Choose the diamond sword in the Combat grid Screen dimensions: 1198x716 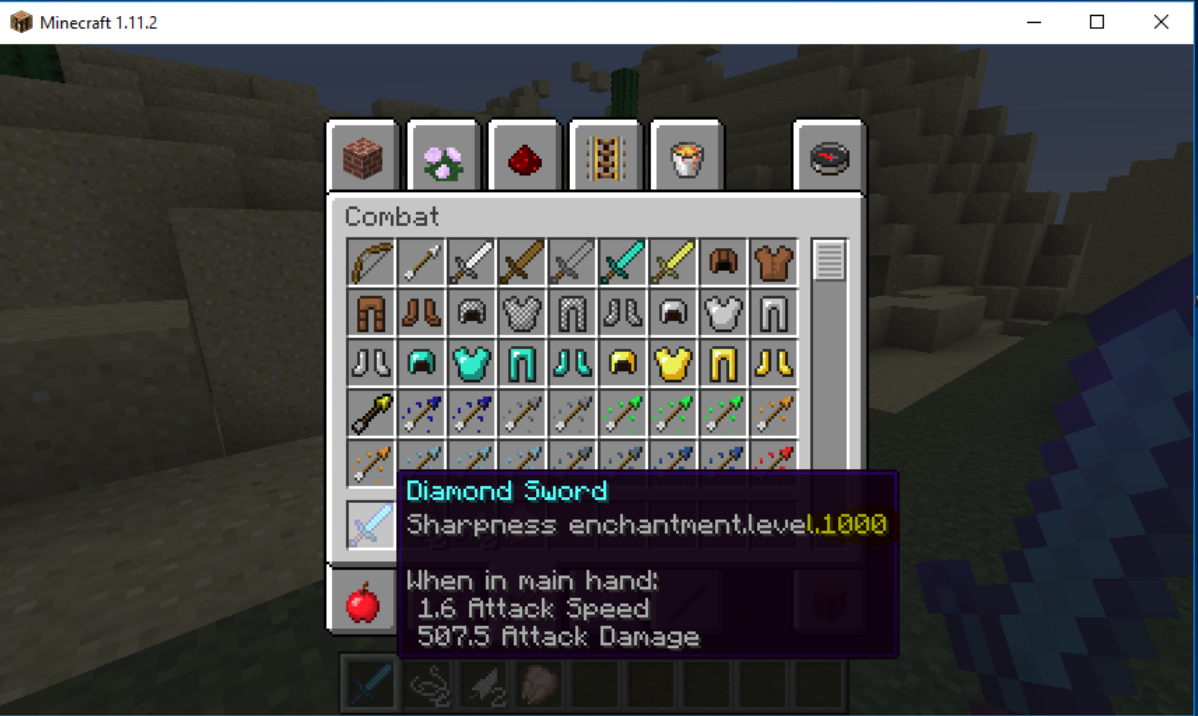tap(622, 262)
